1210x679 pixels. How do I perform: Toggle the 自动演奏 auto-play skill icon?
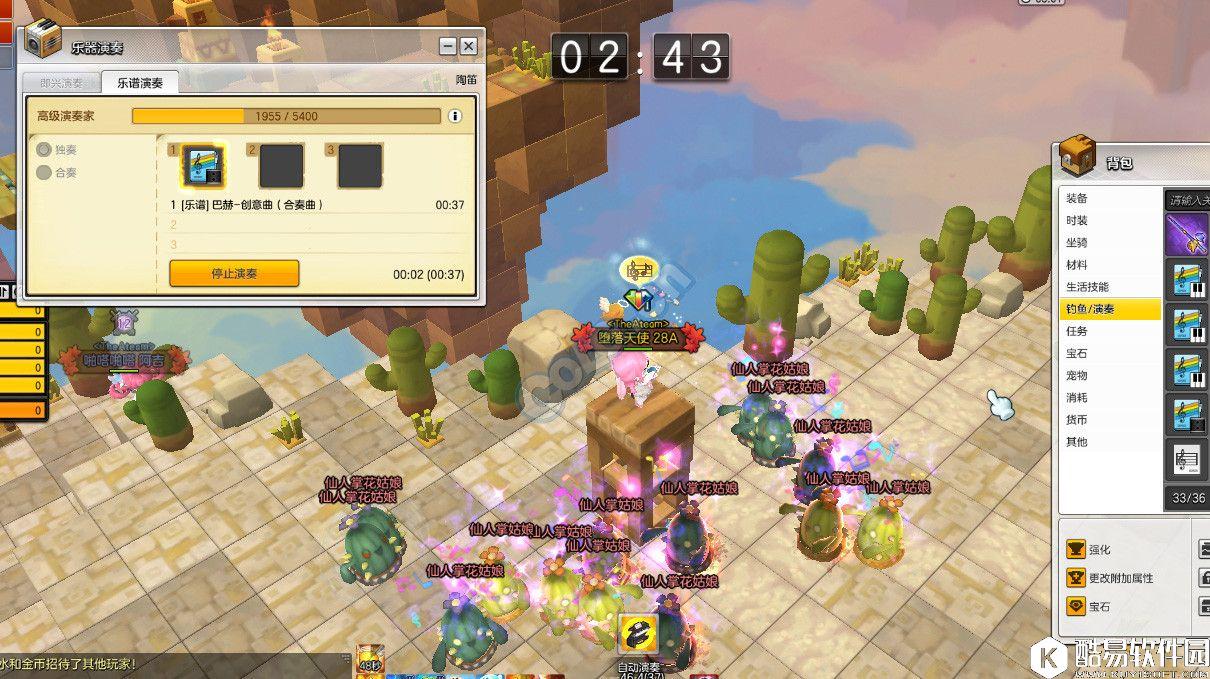(637, 636)
